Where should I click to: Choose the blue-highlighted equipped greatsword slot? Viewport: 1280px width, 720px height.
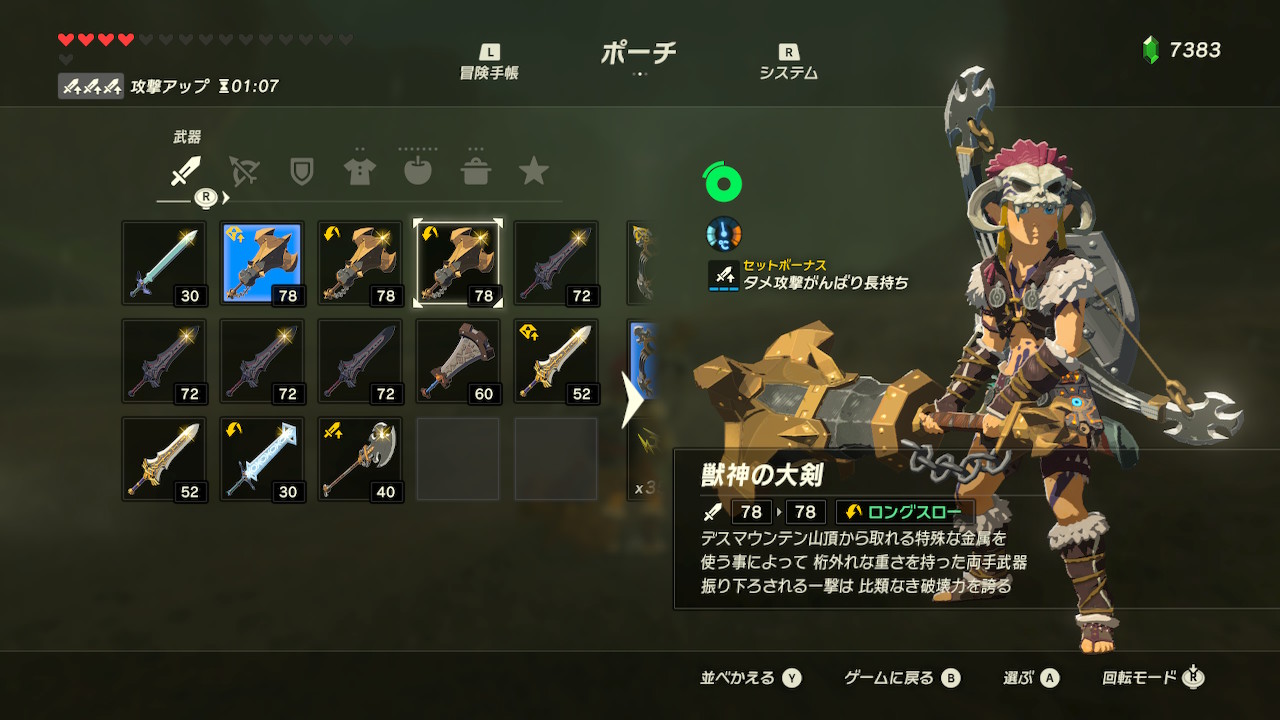pos(262,263)
